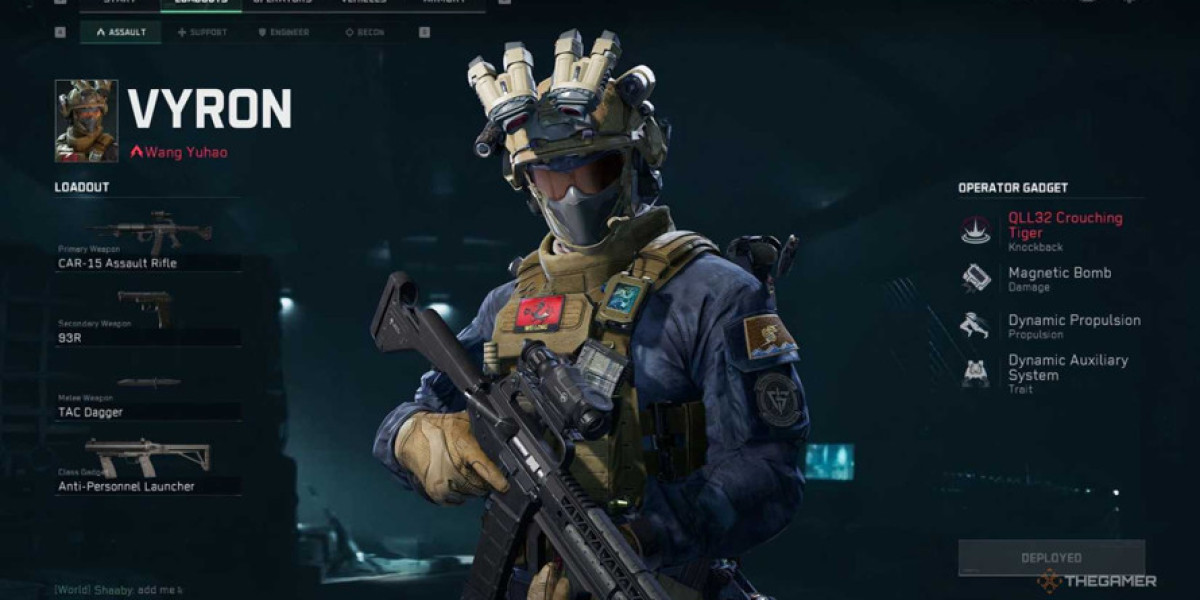Screen dimensions: 1200x600
Task: Open the world chat line
Action: coord(120,591)
